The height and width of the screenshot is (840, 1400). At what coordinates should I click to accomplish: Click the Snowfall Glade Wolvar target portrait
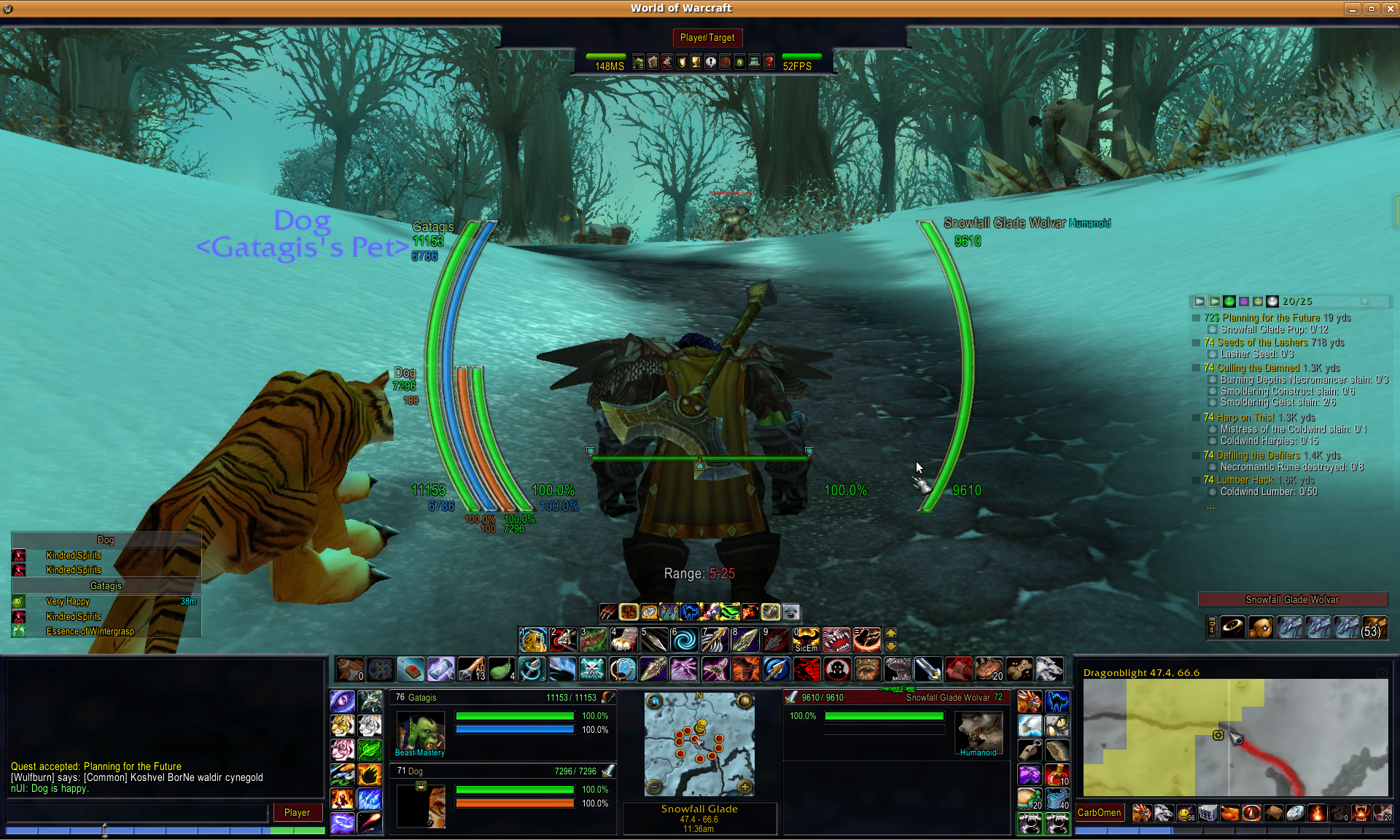coord(978,731)
